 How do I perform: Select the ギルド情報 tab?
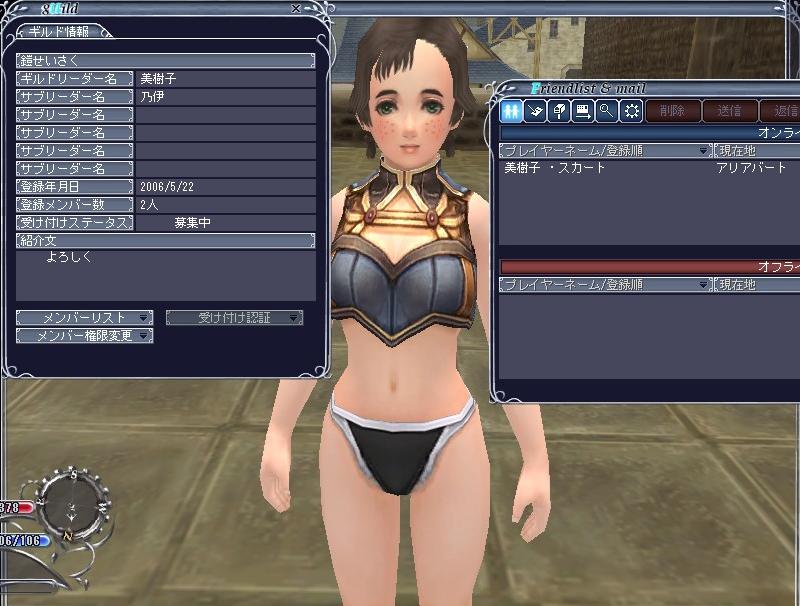(x=60, y=31)
